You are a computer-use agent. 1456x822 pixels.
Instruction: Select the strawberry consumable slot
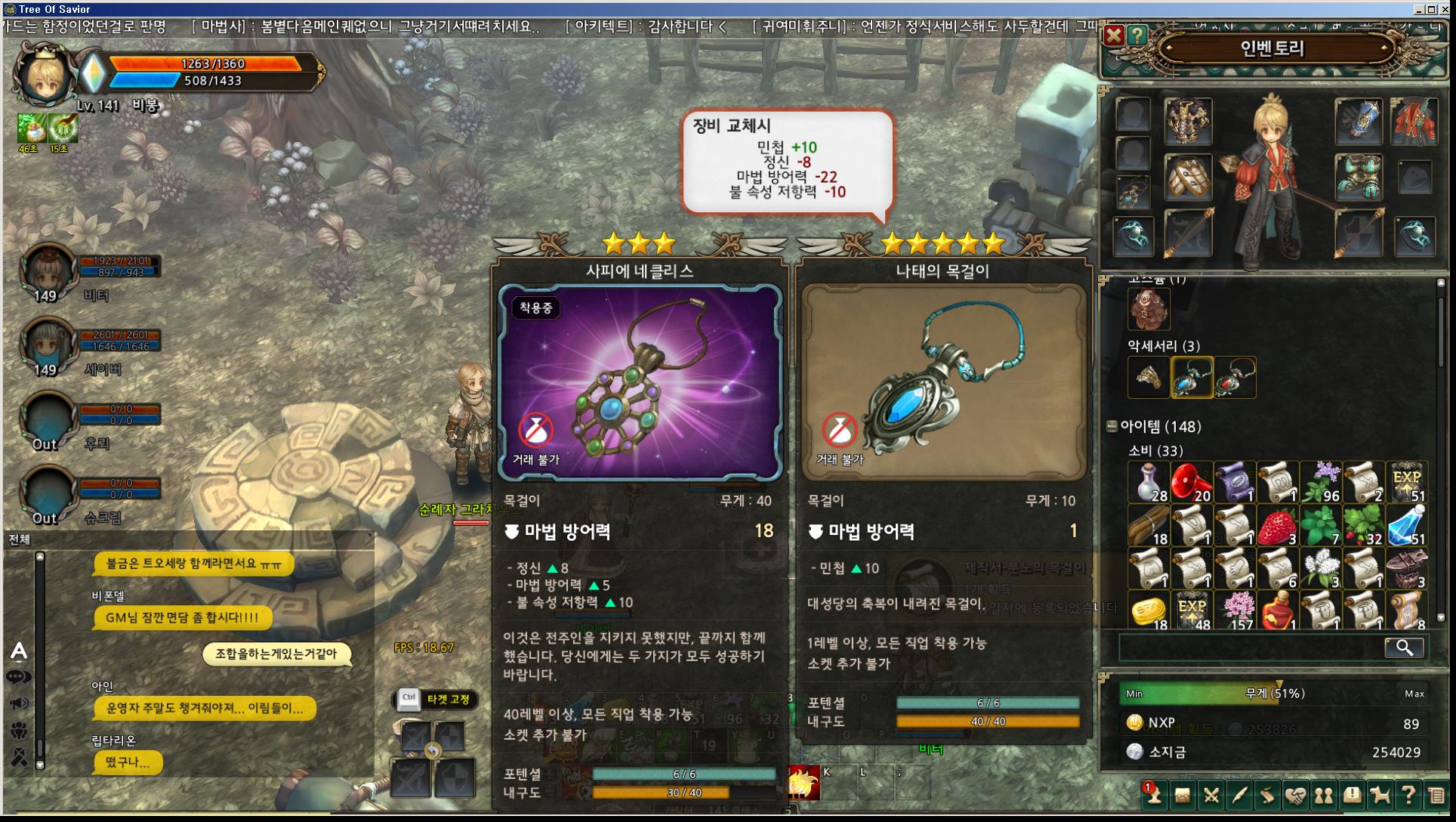(1277, 526)
